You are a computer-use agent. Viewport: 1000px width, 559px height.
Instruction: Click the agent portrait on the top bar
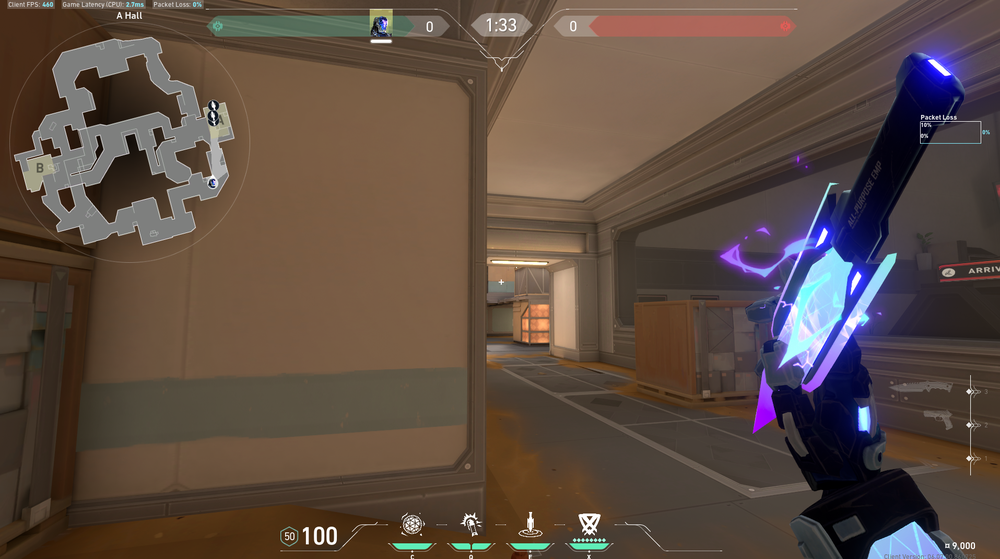(x=381, y=25)
